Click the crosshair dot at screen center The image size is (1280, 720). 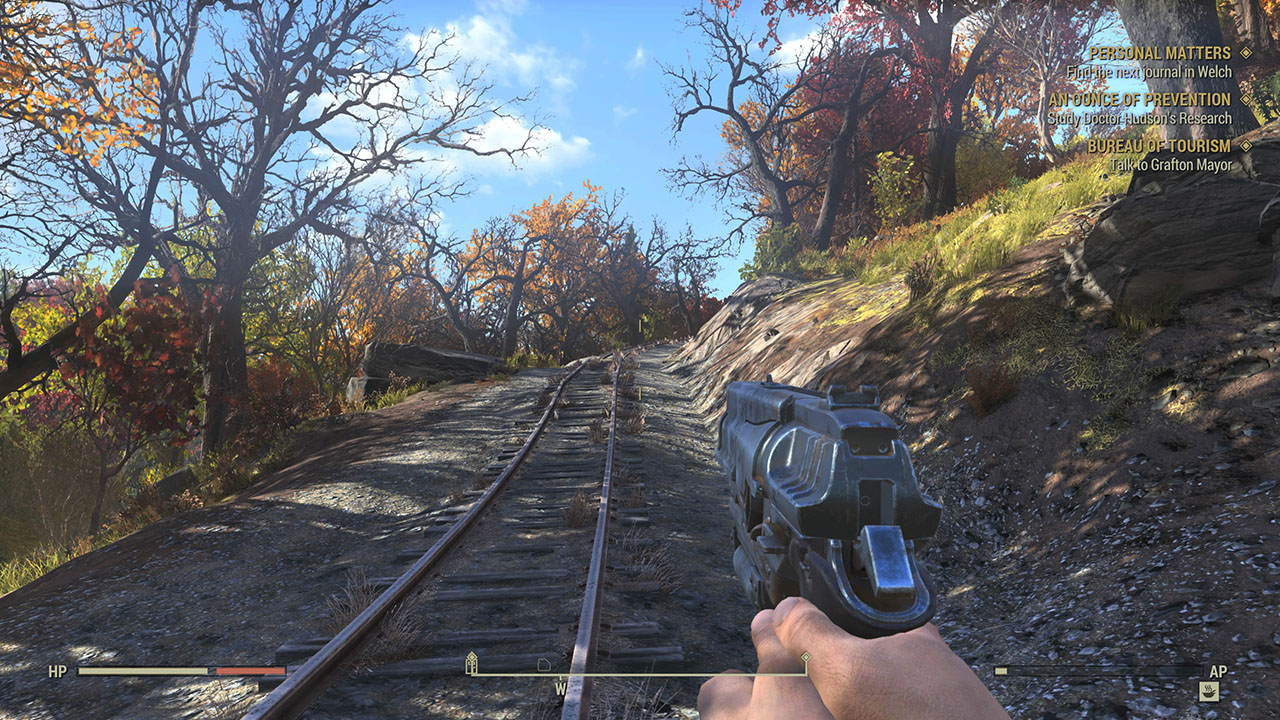pos(640,360)
